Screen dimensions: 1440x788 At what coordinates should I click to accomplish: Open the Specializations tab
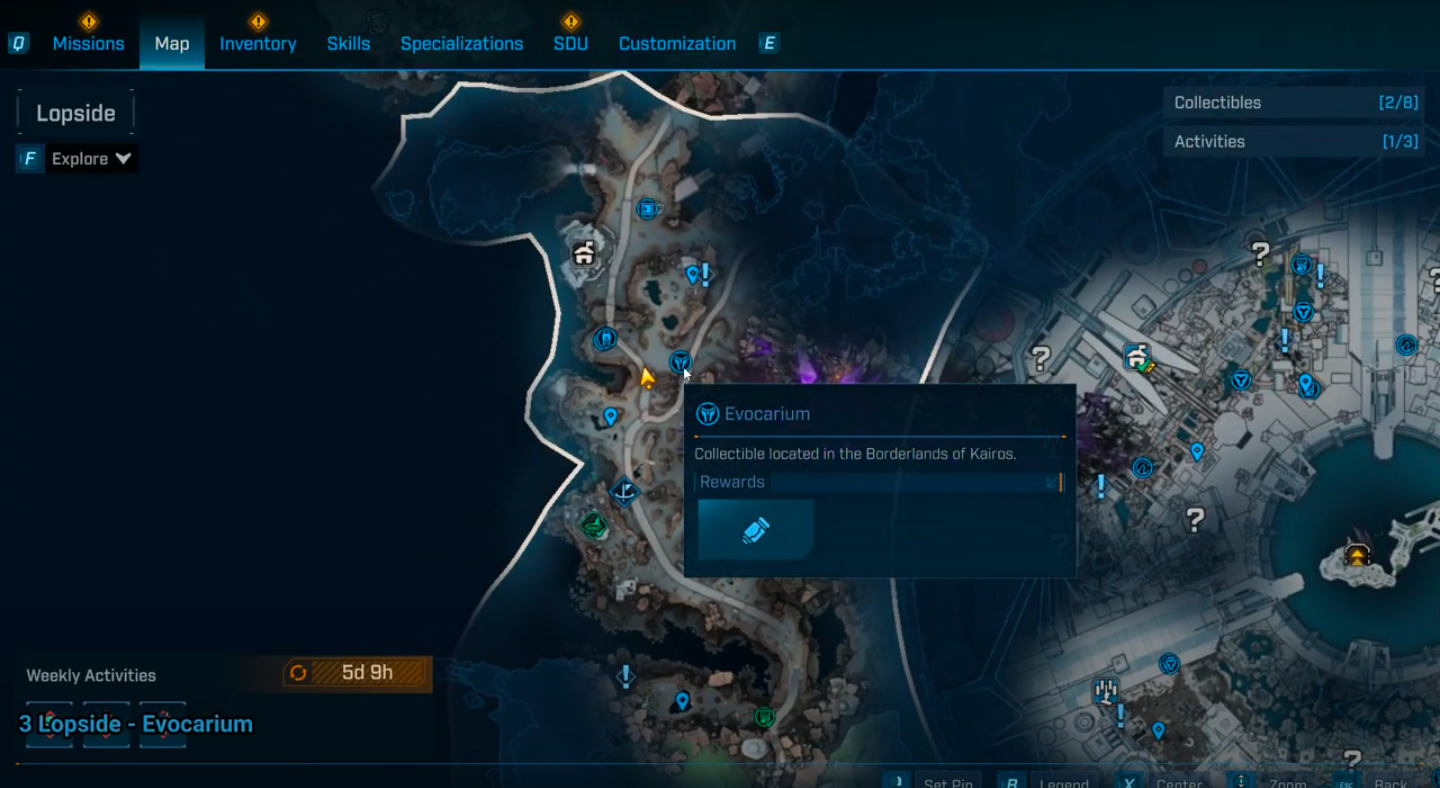click(461, 44)
